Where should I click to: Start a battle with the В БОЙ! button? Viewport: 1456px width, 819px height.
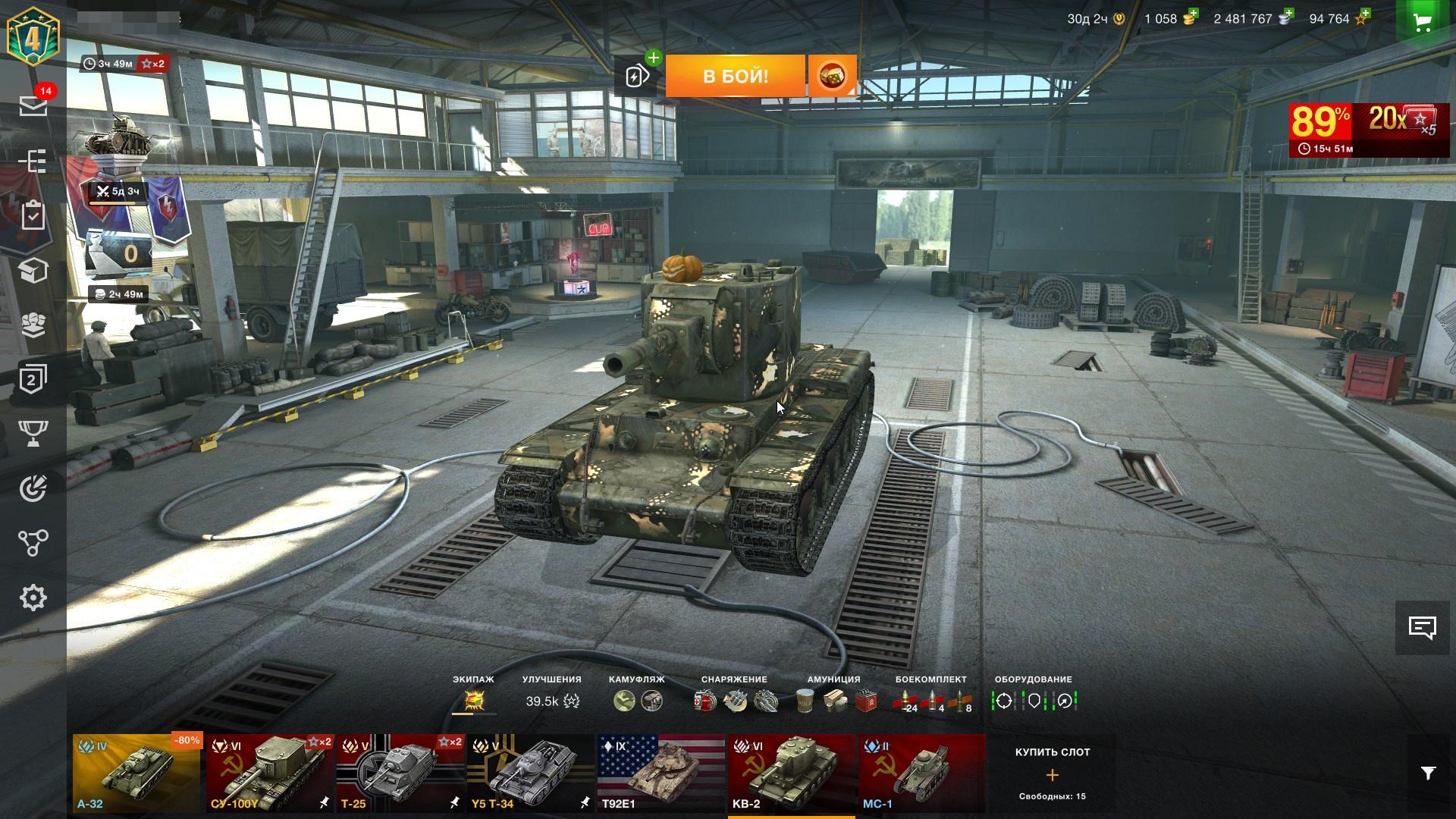pyautogui.click(x=735, y=76)
